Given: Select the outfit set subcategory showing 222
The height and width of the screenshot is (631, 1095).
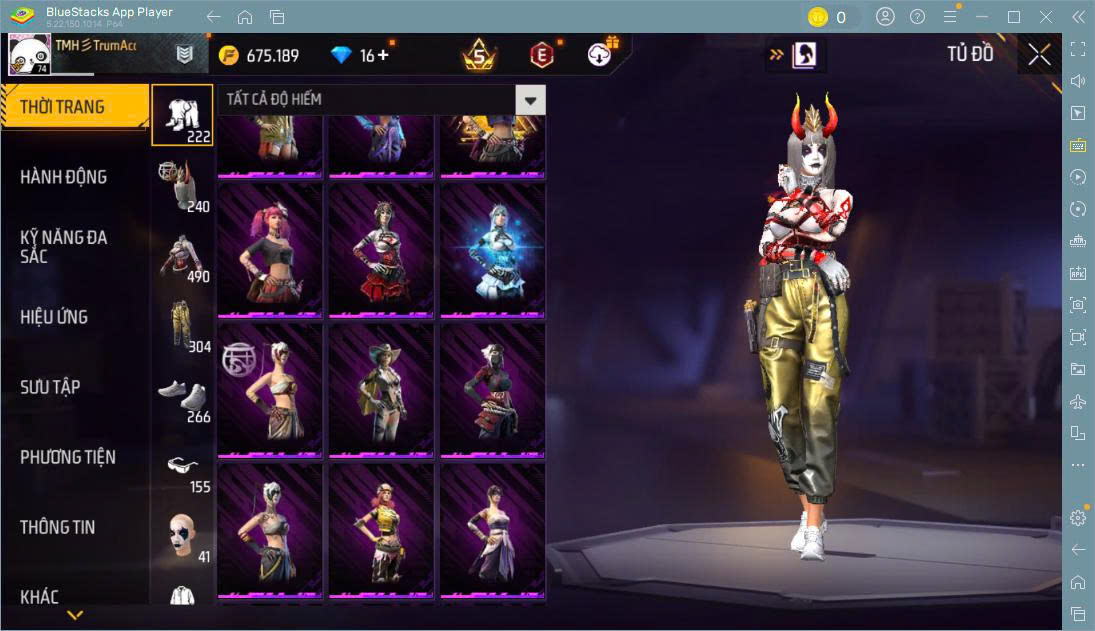Looking at the screenshot, I should click(182, 115).
